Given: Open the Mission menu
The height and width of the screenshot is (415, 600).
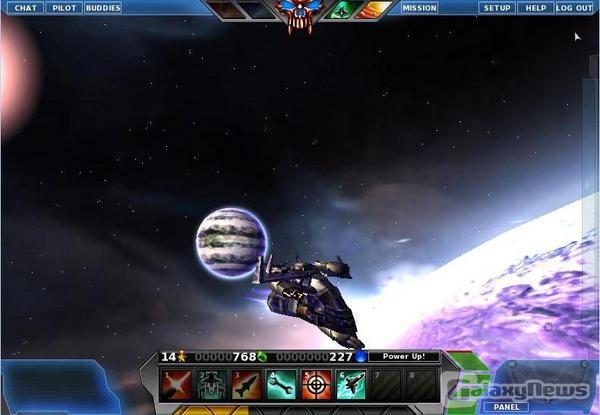Looking at the screenshot, I should click(x=419, y=8).
